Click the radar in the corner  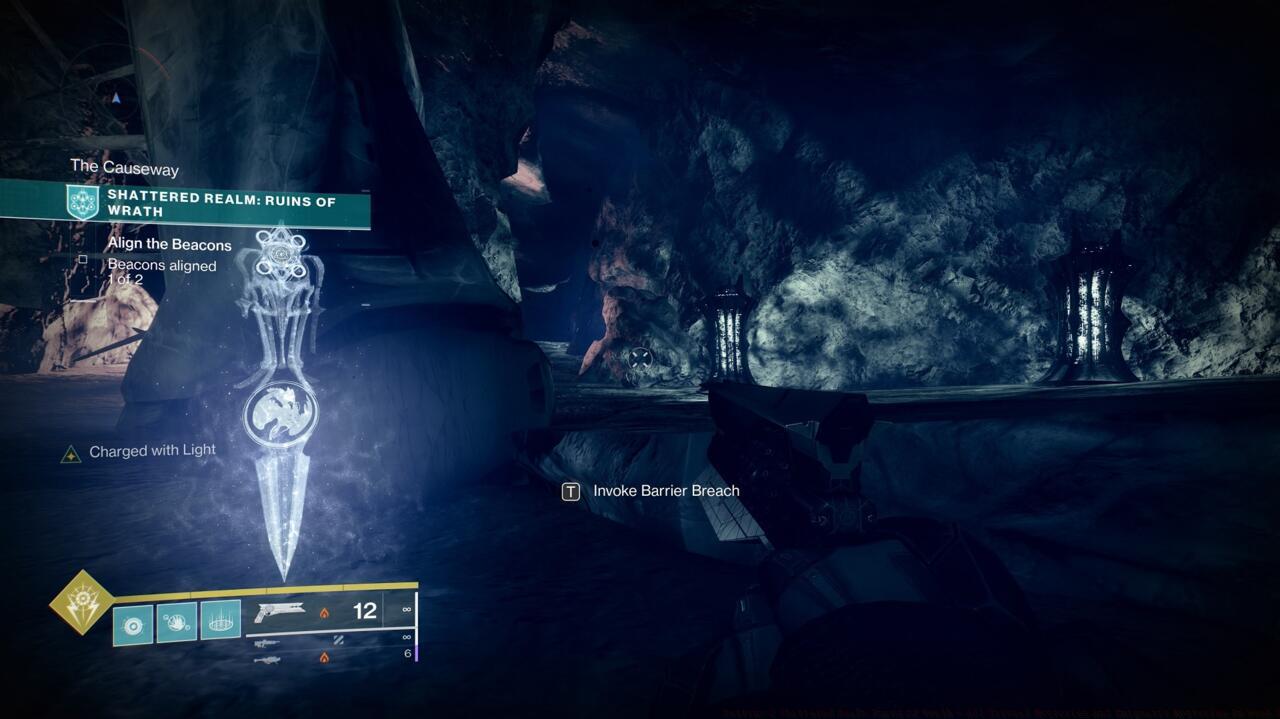(116, 98)
